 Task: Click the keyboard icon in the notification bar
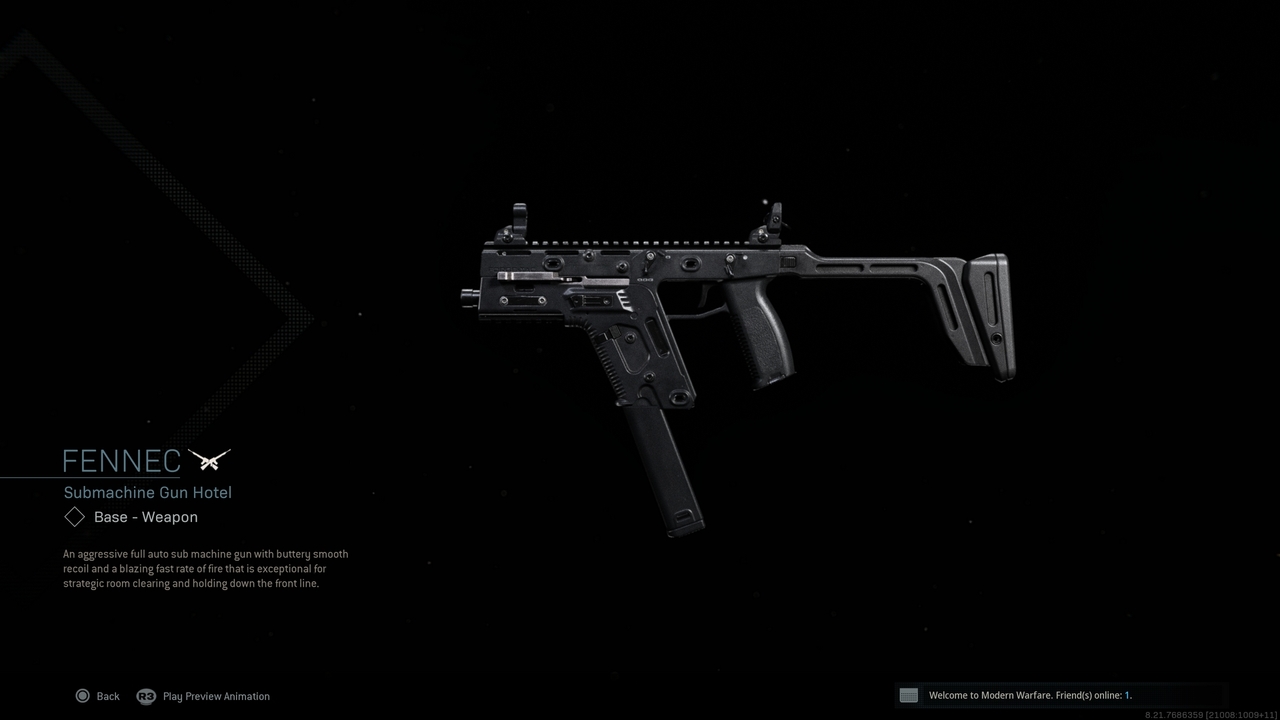(908, 695)
